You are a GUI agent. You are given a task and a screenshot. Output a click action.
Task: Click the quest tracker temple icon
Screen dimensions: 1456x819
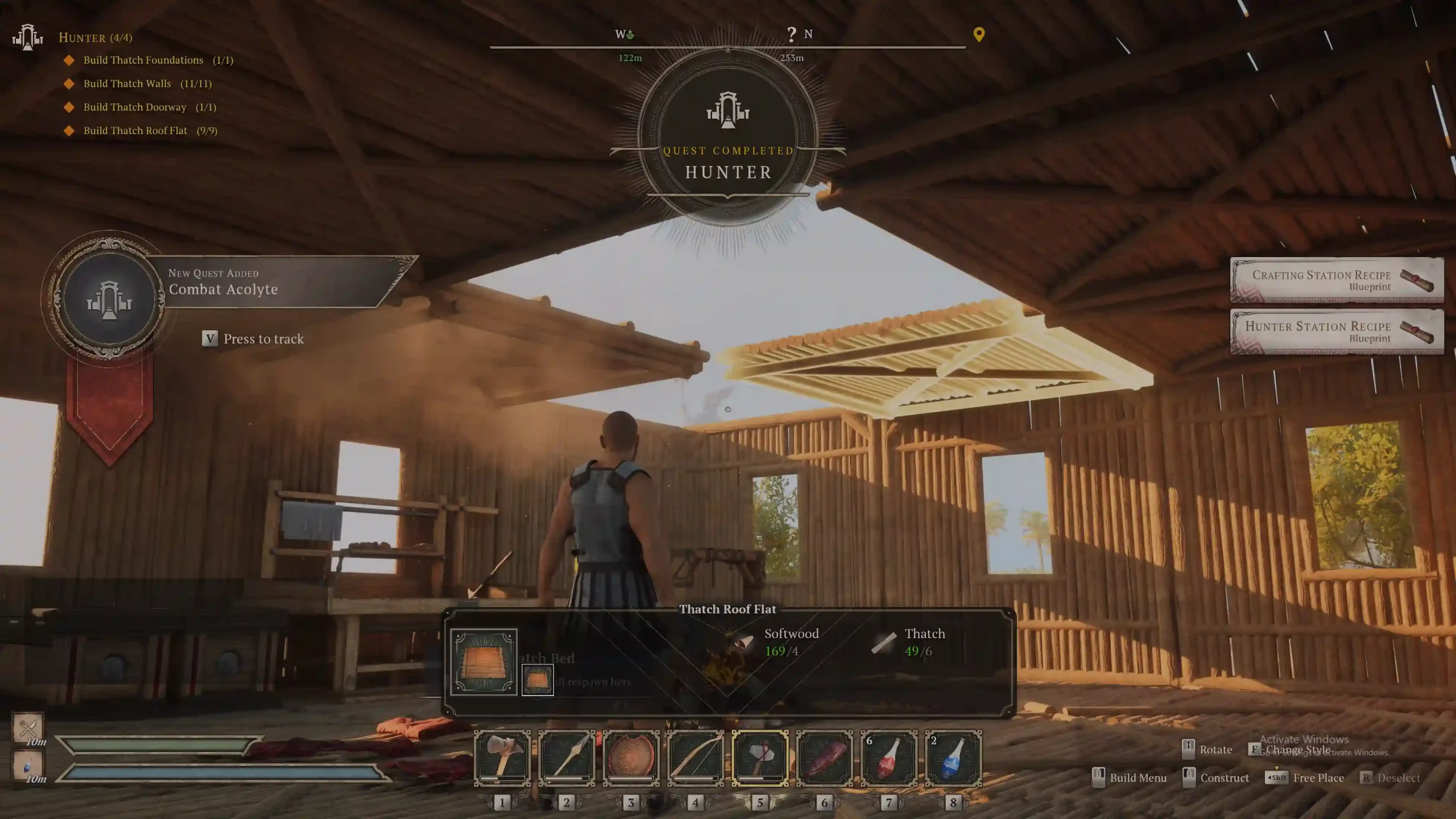[x=27, y=38]
